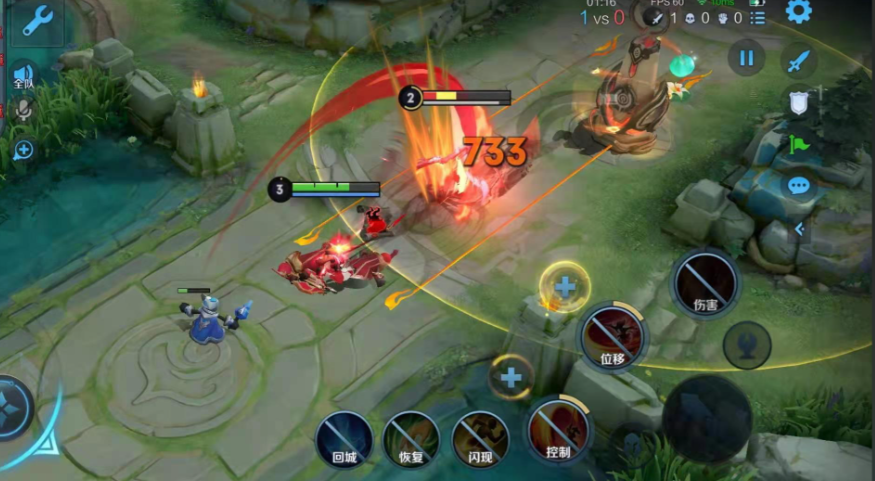
Task: Toggle the 全队 team speaker channel
Action: pos(24,76)
